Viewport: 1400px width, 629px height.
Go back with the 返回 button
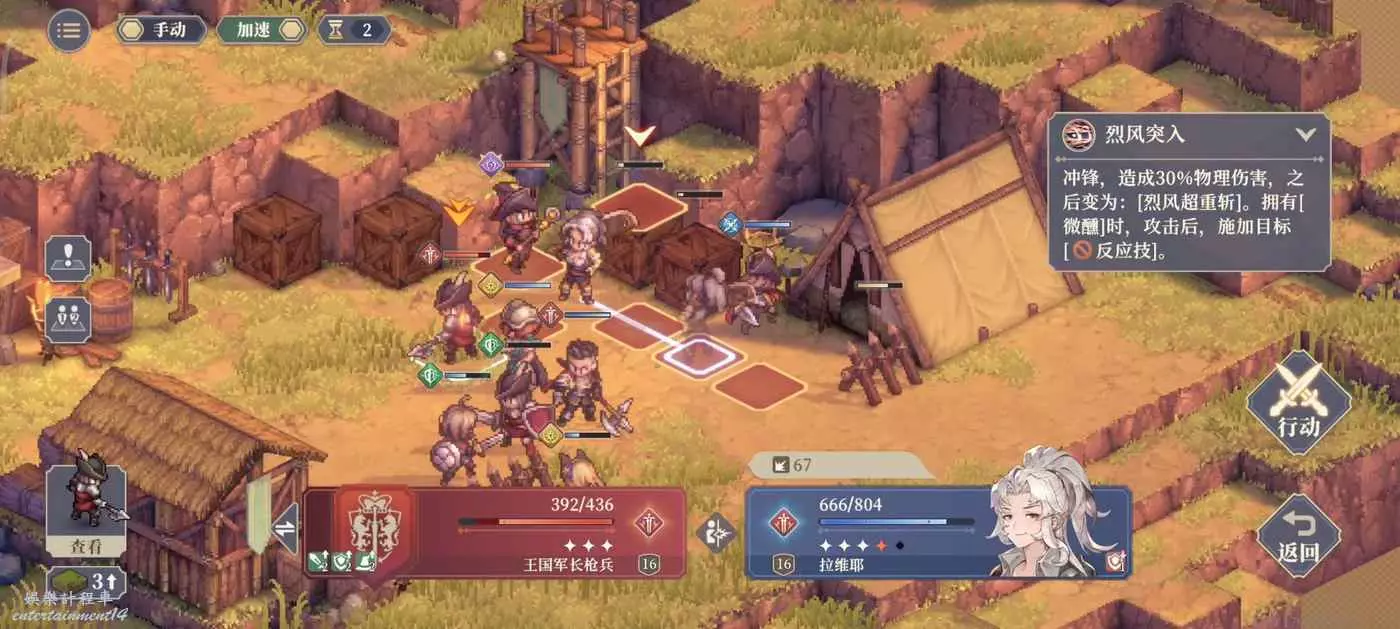point(1298,535)
